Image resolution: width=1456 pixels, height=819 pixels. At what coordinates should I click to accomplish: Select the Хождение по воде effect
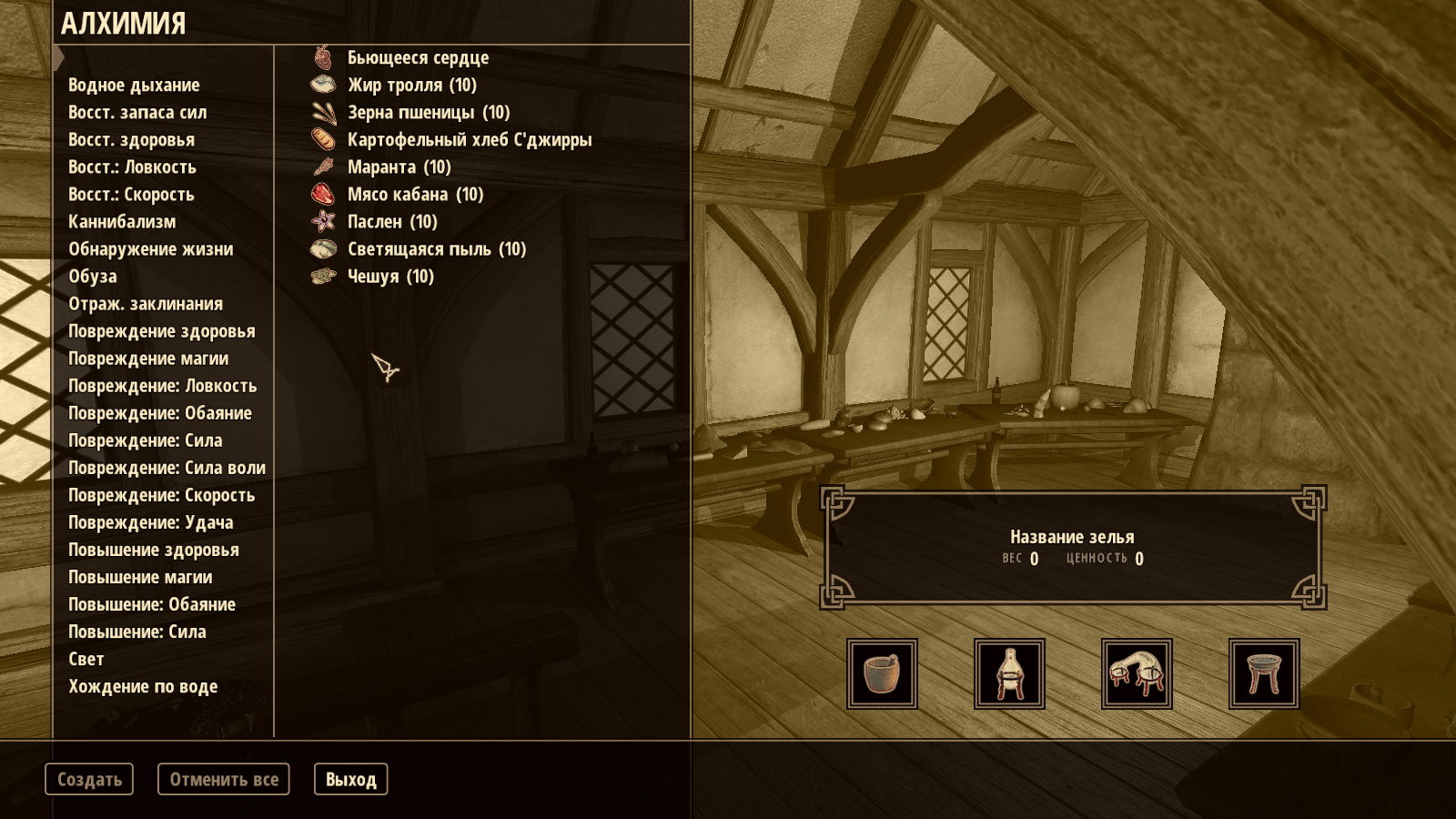pyautogui.click(x=143, y=686)
